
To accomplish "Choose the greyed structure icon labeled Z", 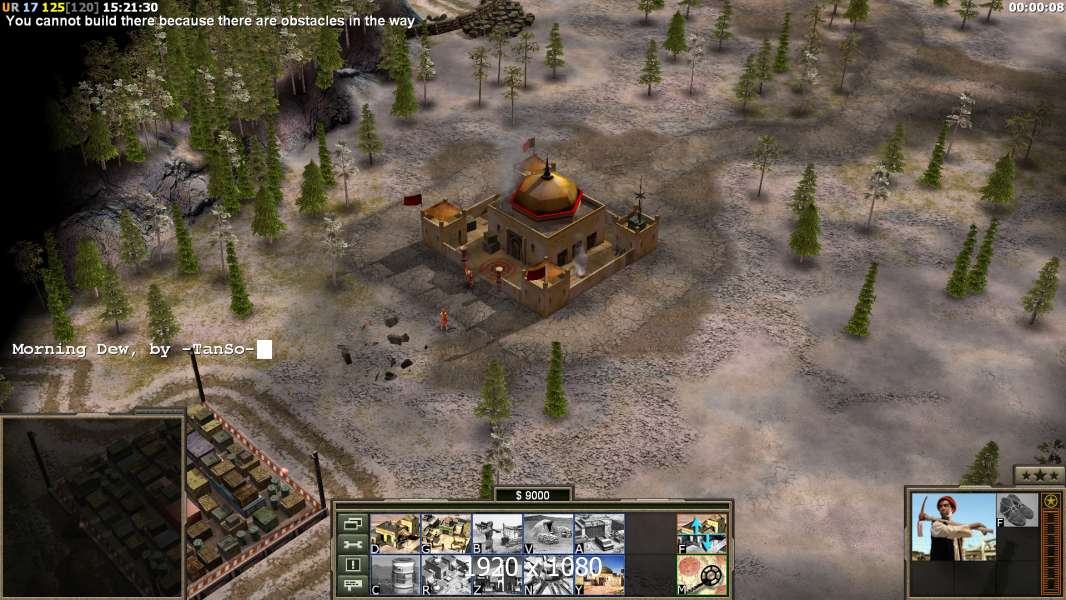I will (497, 574).
